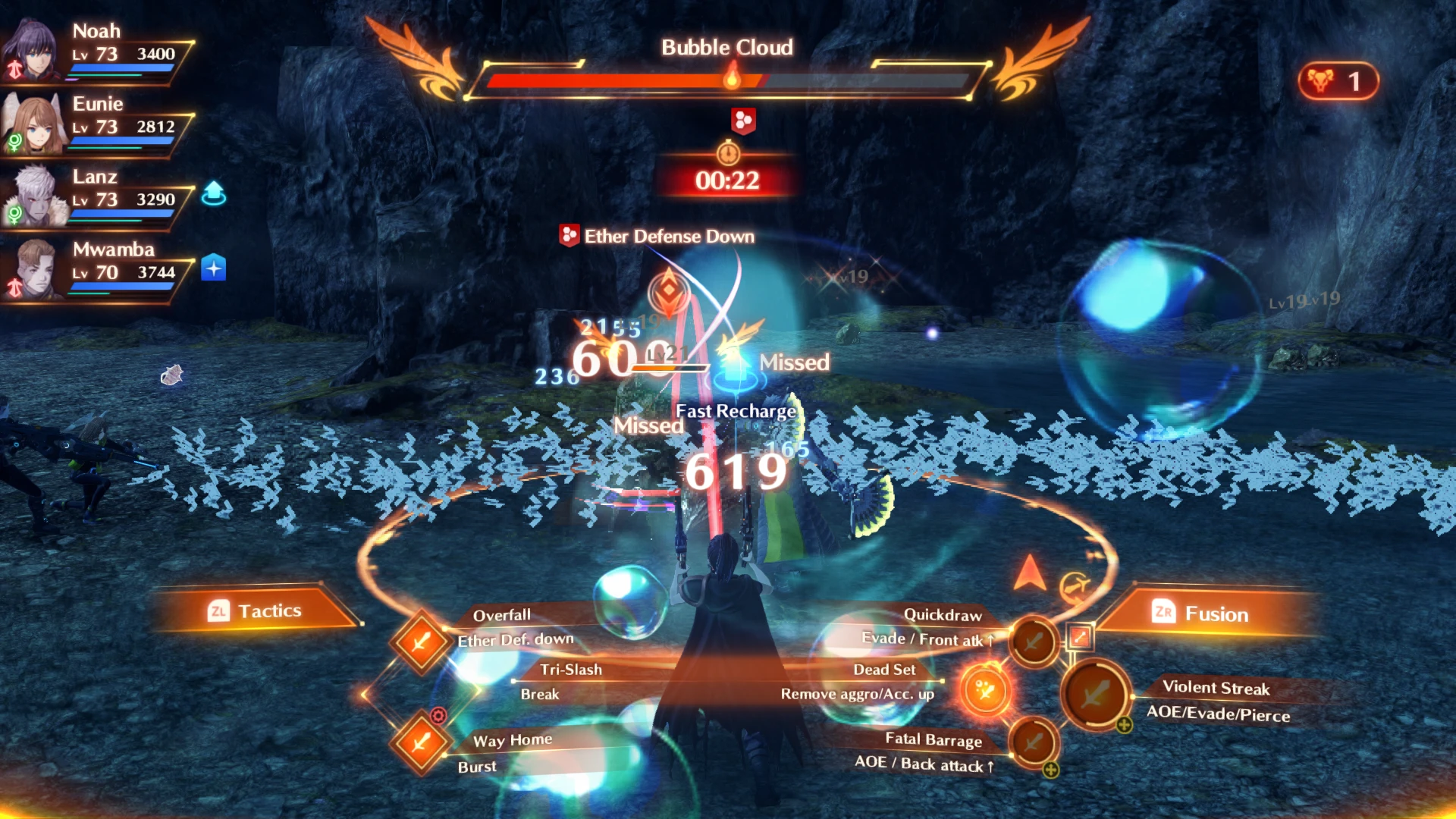Viewport: 1456px width, 819px height.
Task: Activate the Quickdraw art icon
Action: pos(1034,642)
